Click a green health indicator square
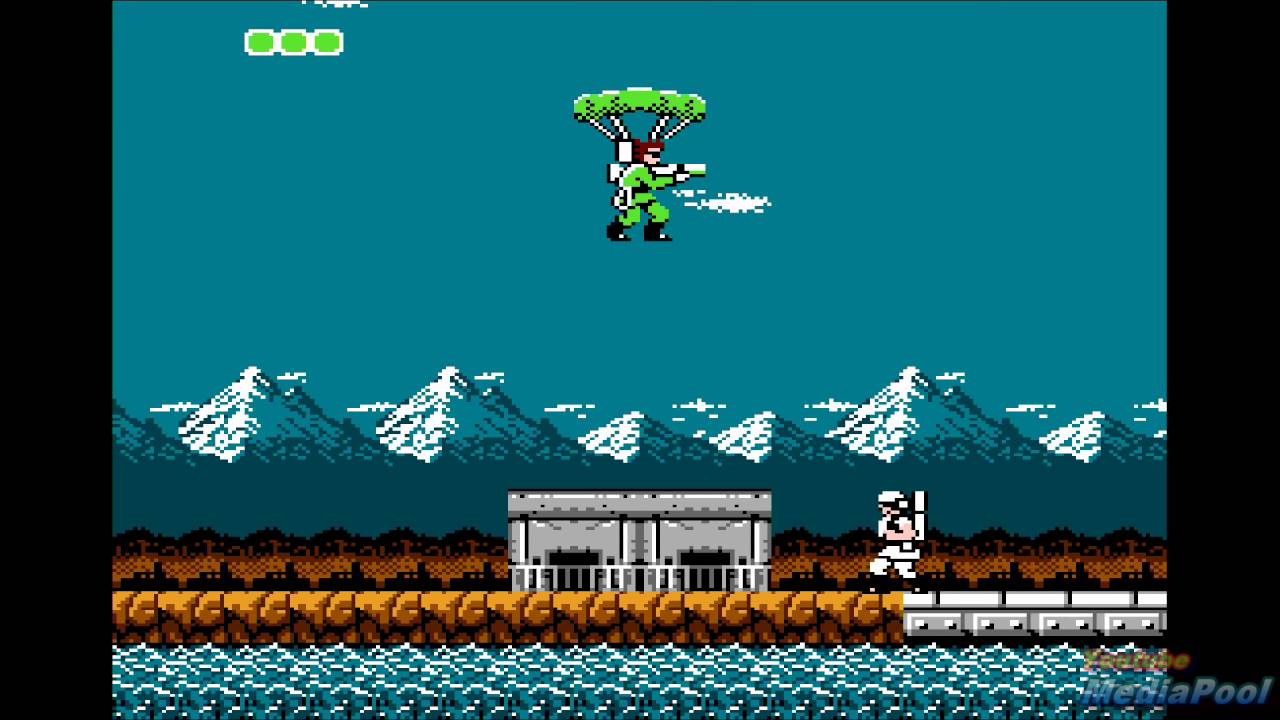 (x=294, y=43)
